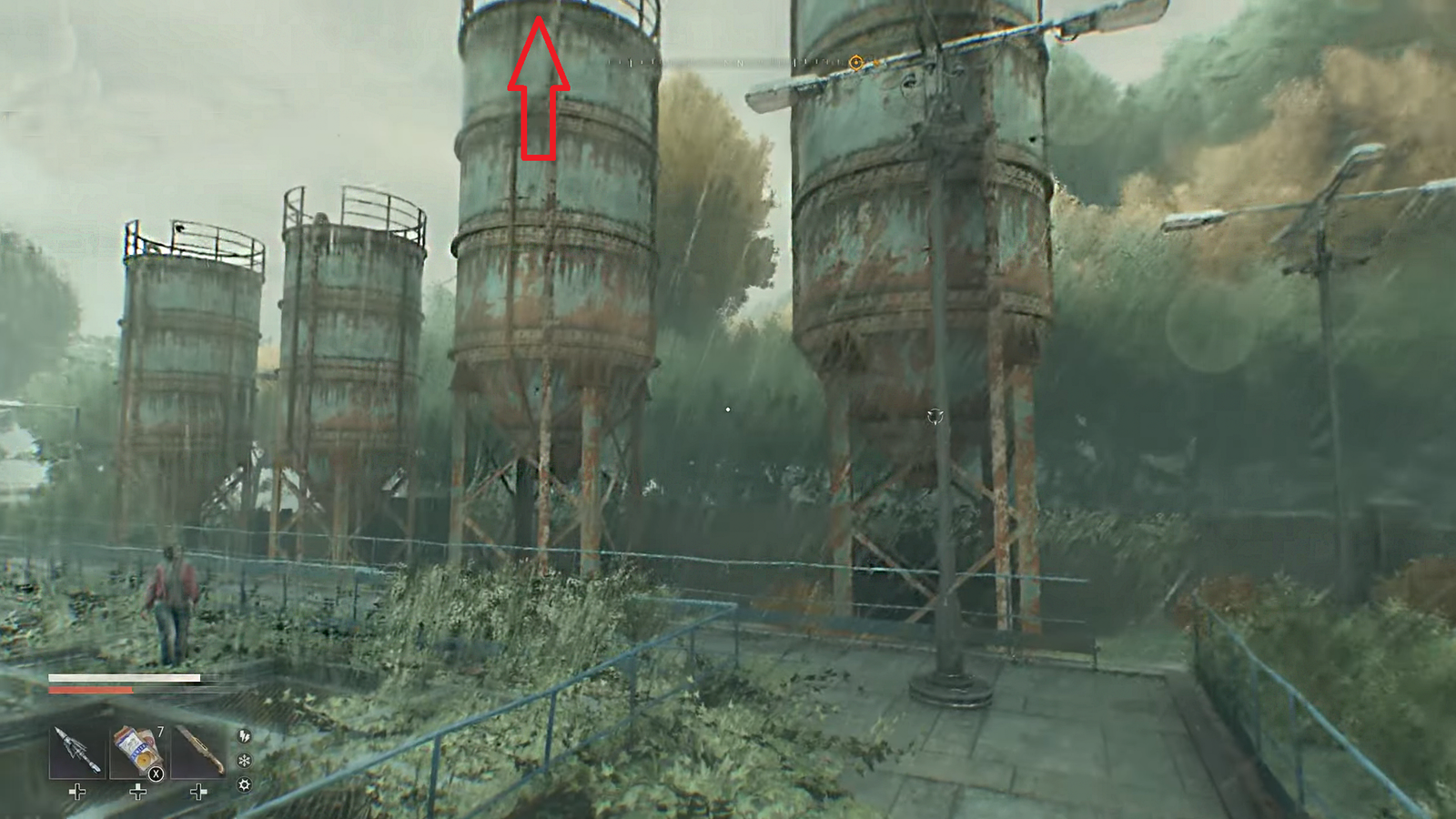Toggle the plus symbol under the knife slot
Image resolution: width=1456 pixels, height=819 pixels.
[198, 792]
